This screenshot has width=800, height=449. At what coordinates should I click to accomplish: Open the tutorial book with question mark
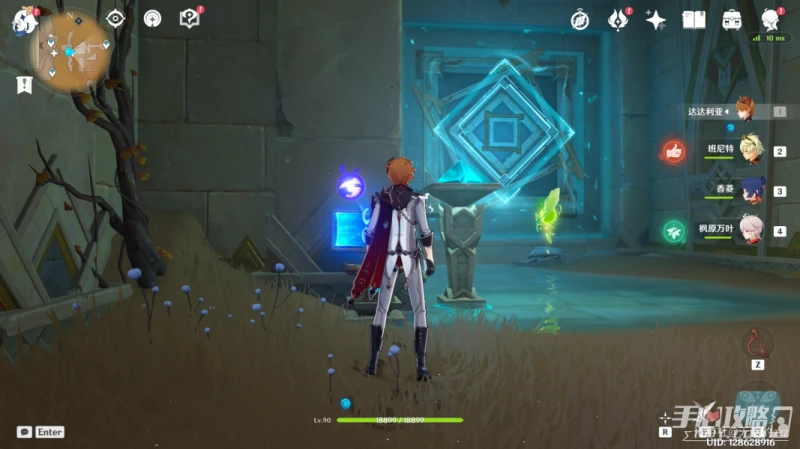[x=189, y=18]
